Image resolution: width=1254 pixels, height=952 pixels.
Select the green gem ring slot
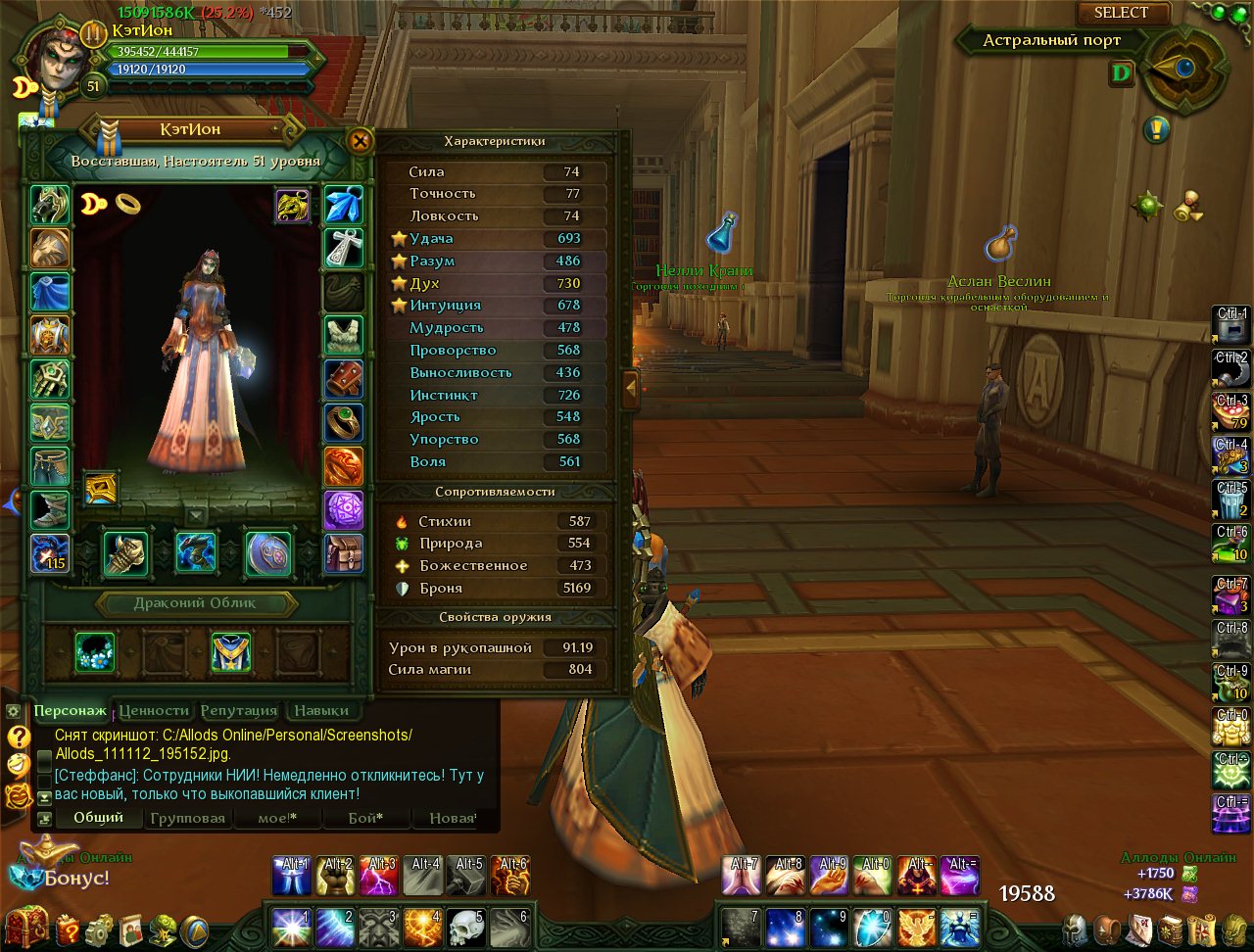click(x=344, y=422)
